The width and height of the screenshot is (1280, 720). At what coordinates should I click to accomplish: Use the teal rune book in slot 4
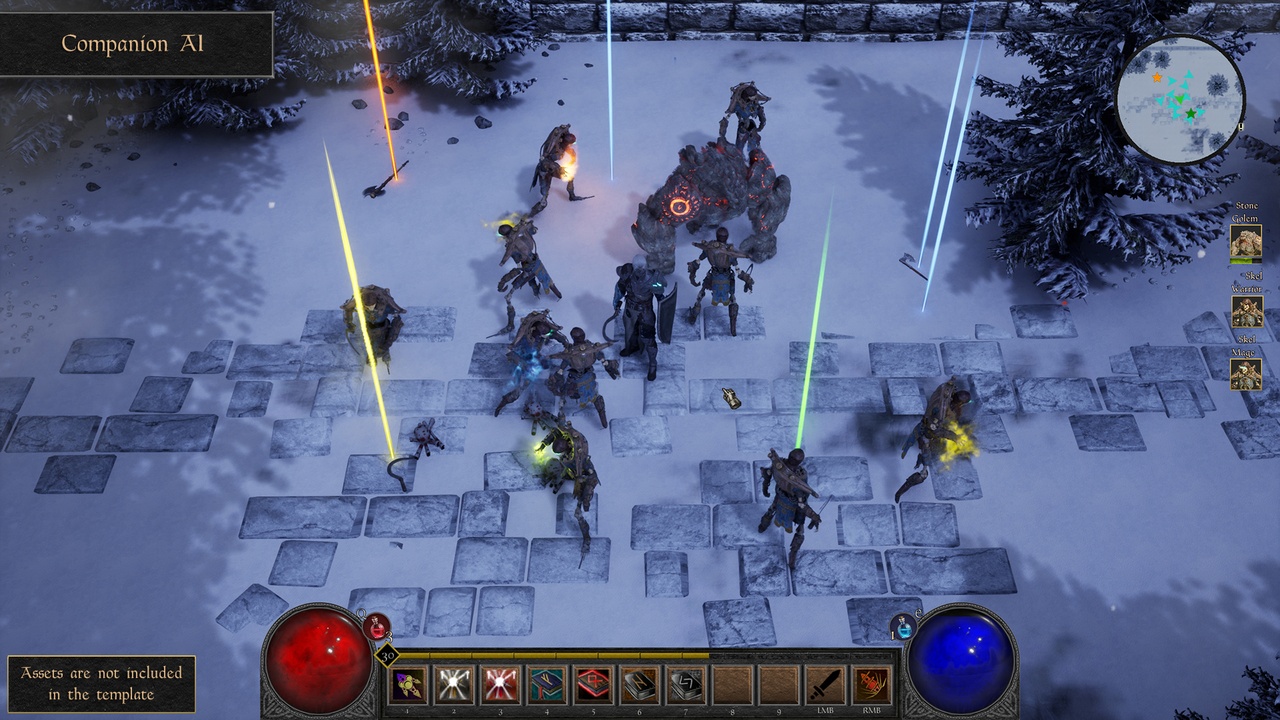tap(547, 685)
